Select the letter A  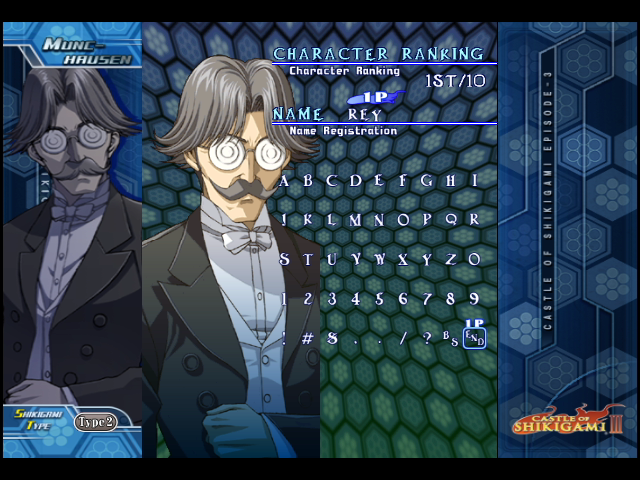pyautogui.click(x=285, y=181)
